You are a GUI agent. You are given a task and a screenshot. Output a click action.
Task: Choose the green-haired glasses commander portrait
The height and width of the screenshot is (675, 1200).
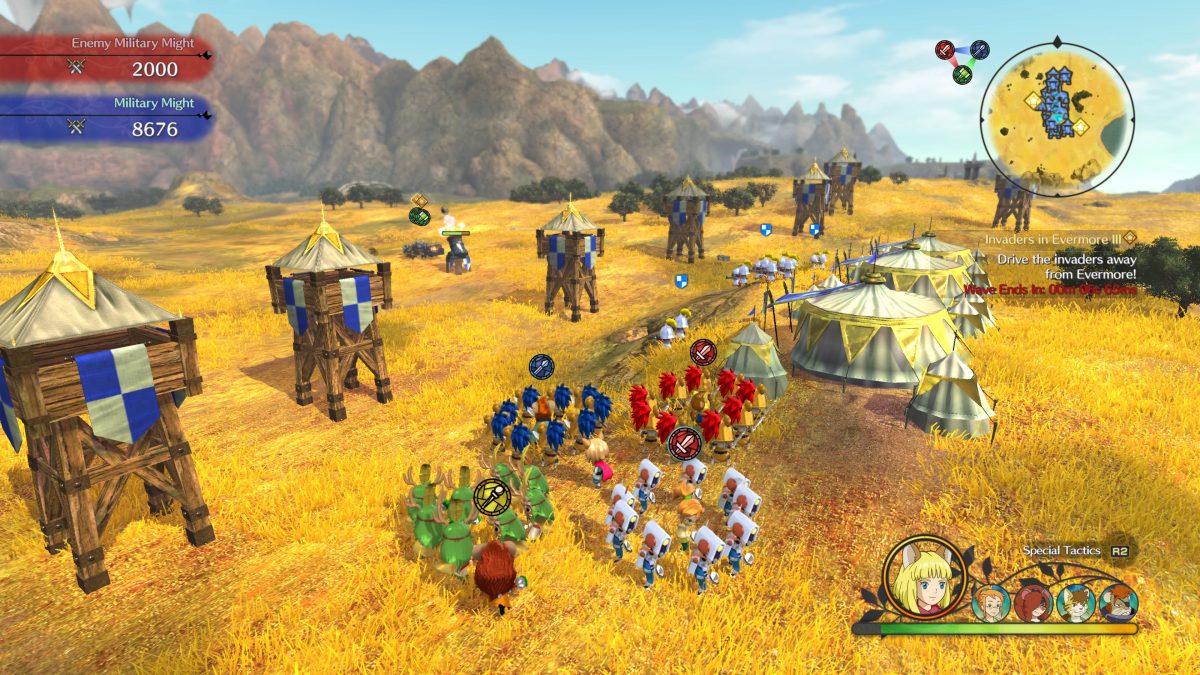coord(991,603)
